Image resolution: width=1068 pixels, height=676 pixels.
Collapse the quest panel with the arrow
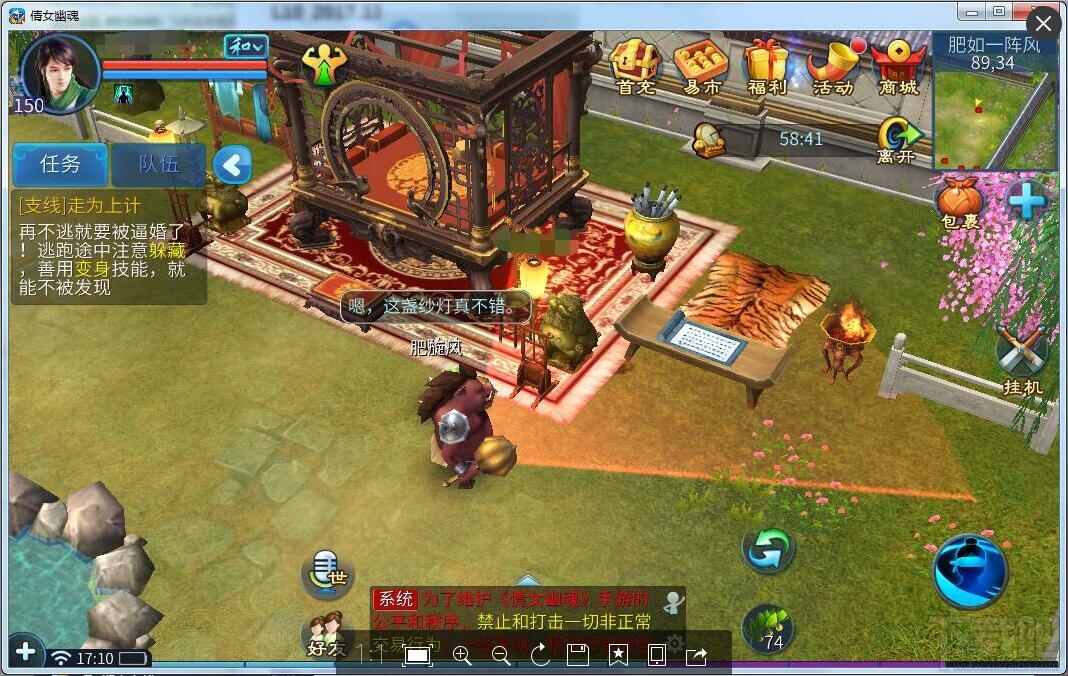pos(232,165)
